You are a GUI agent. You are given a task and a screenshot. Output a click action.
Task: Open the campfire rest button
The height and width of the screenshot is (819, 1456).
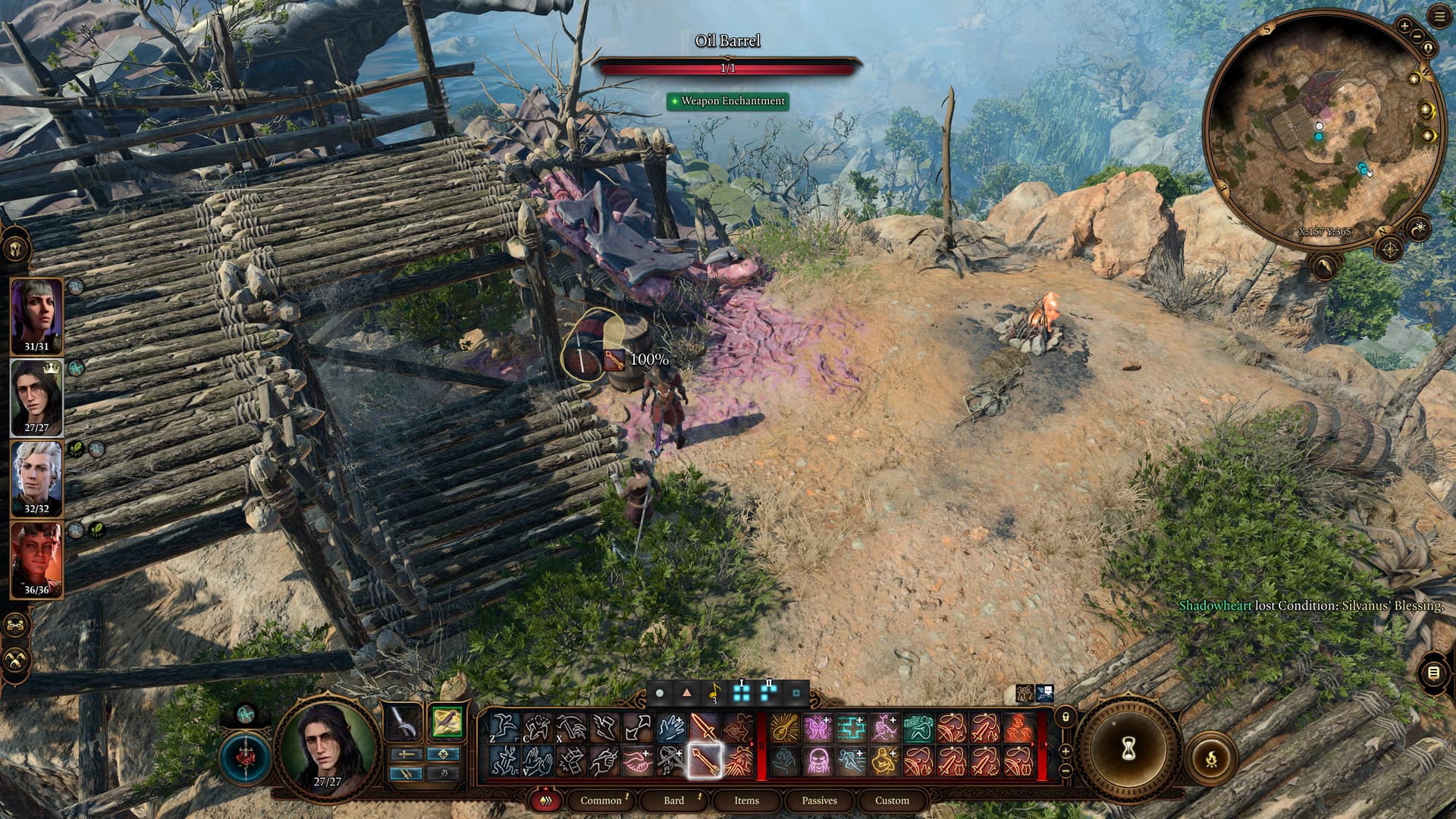[x=1210, y=757]
